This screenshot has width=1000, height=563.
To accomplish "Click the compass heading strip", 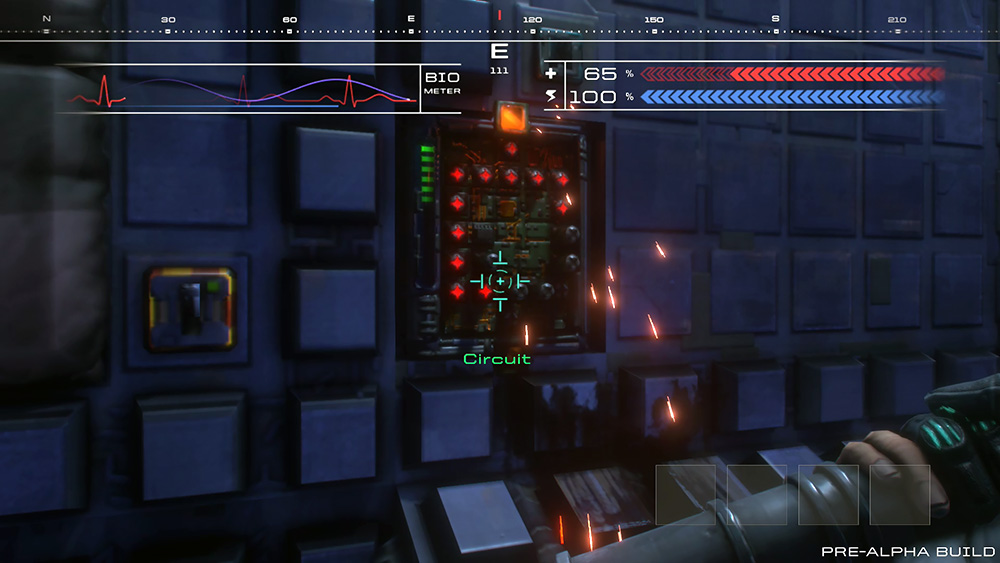I will tap(500, 25).
